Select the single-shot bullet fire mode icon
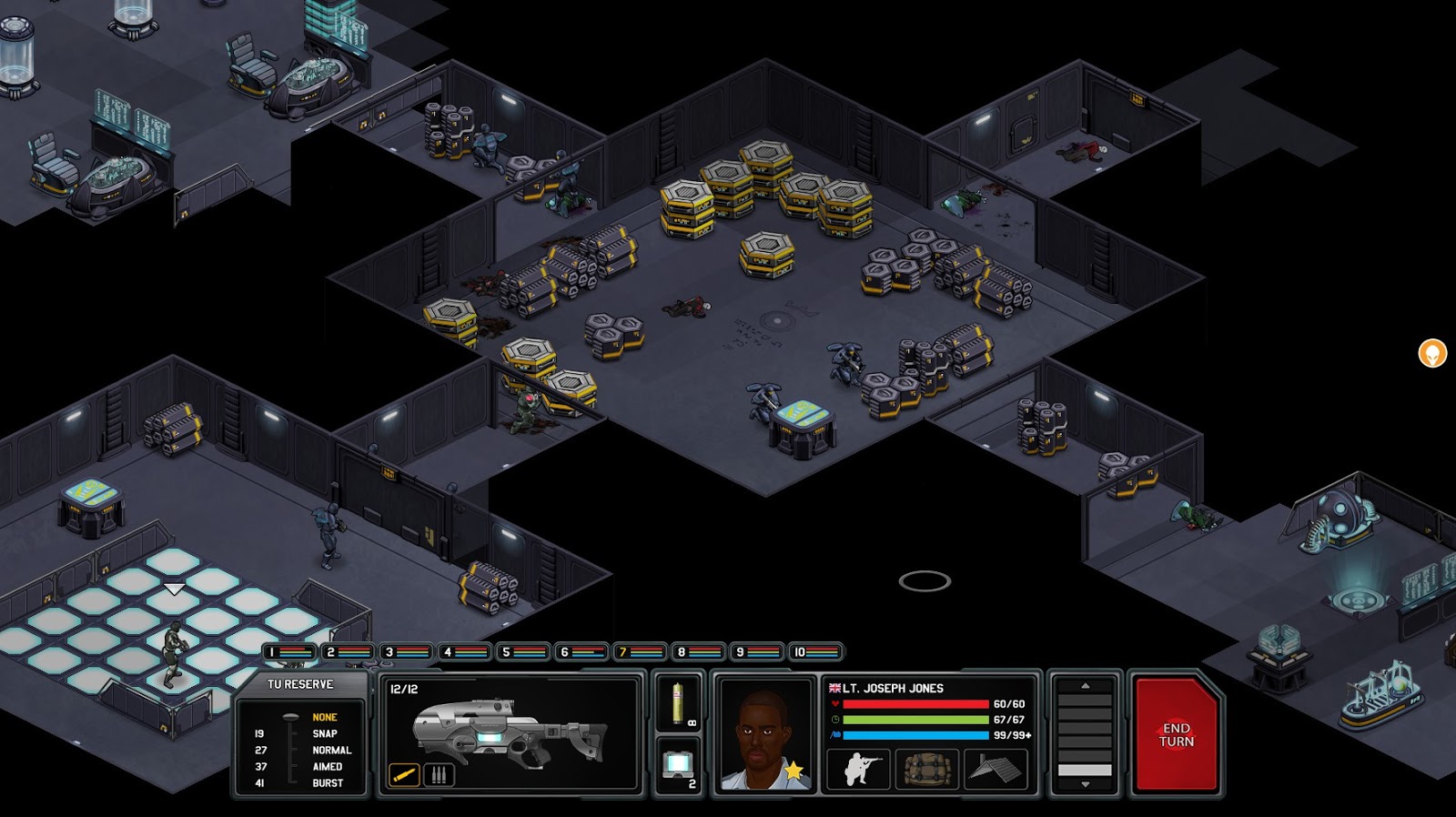Viewport: 1456px width, 817px height. [x=404, y=773]
